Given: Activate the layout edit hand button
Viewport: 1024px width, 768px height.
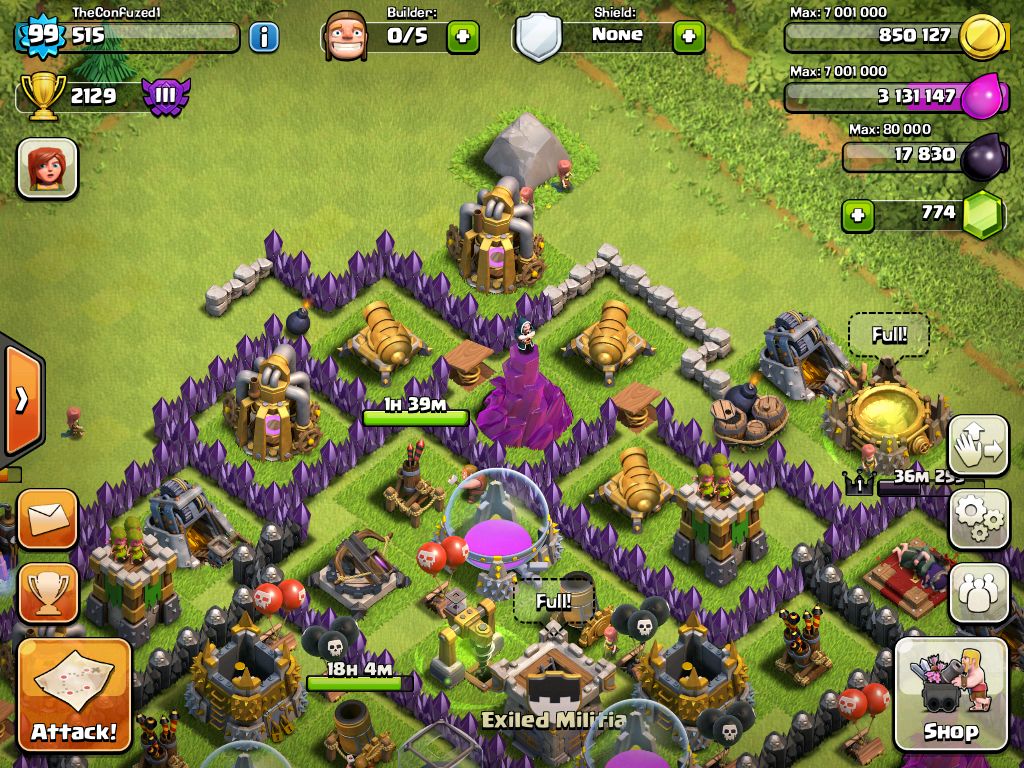Looking at the screenshot, I should point(978,446).
